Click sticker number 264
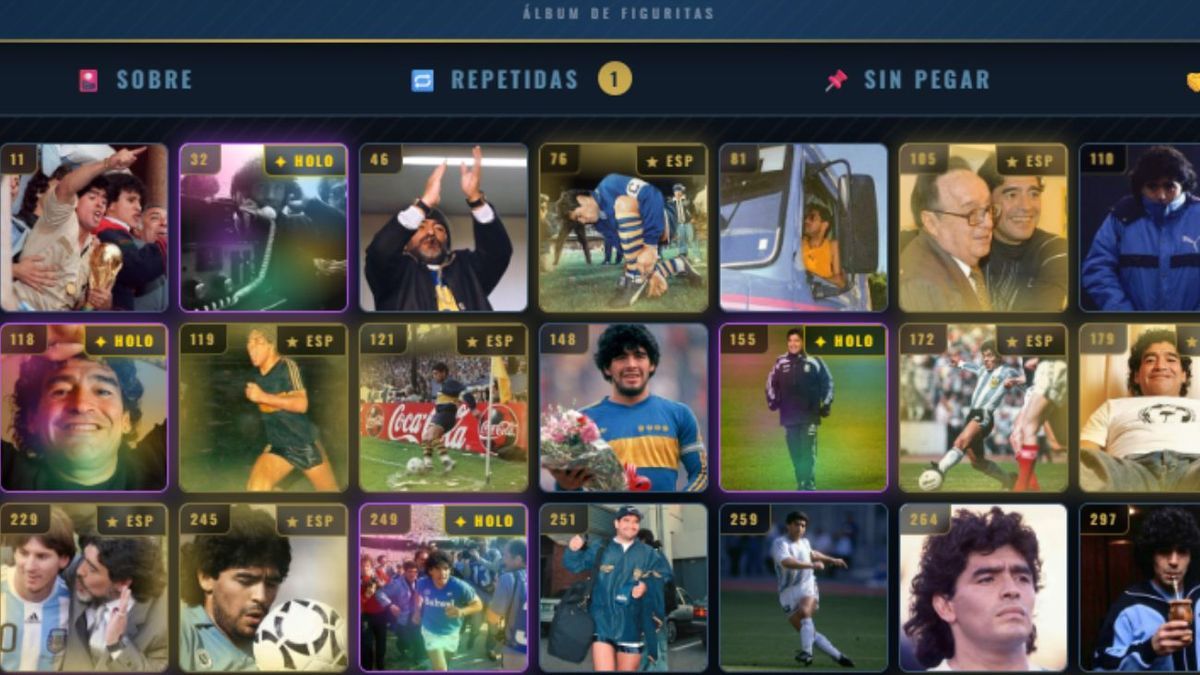 (x=983, y=588)
